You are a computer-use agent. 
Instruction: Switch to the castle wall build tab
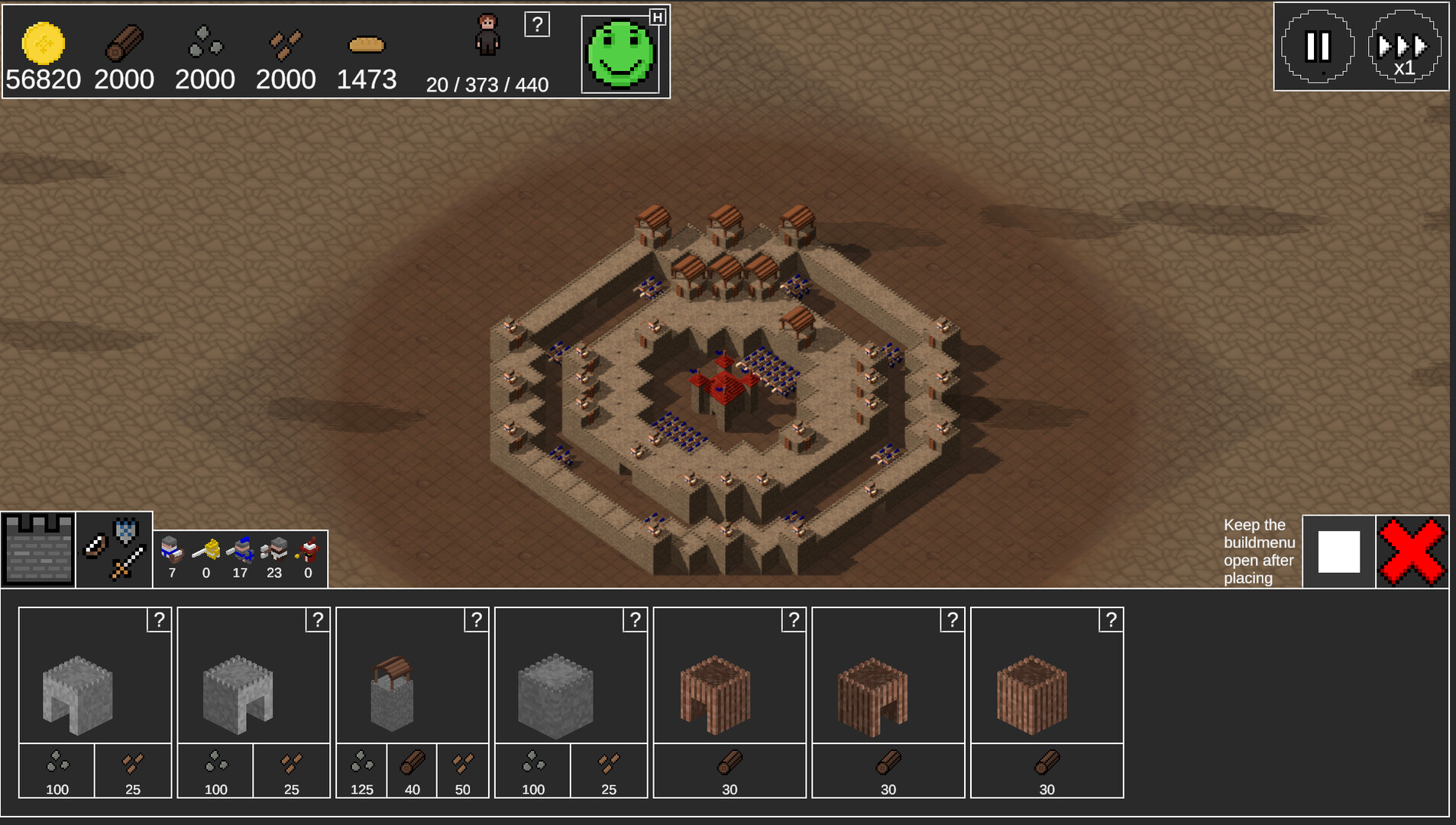tap(38, 549)
